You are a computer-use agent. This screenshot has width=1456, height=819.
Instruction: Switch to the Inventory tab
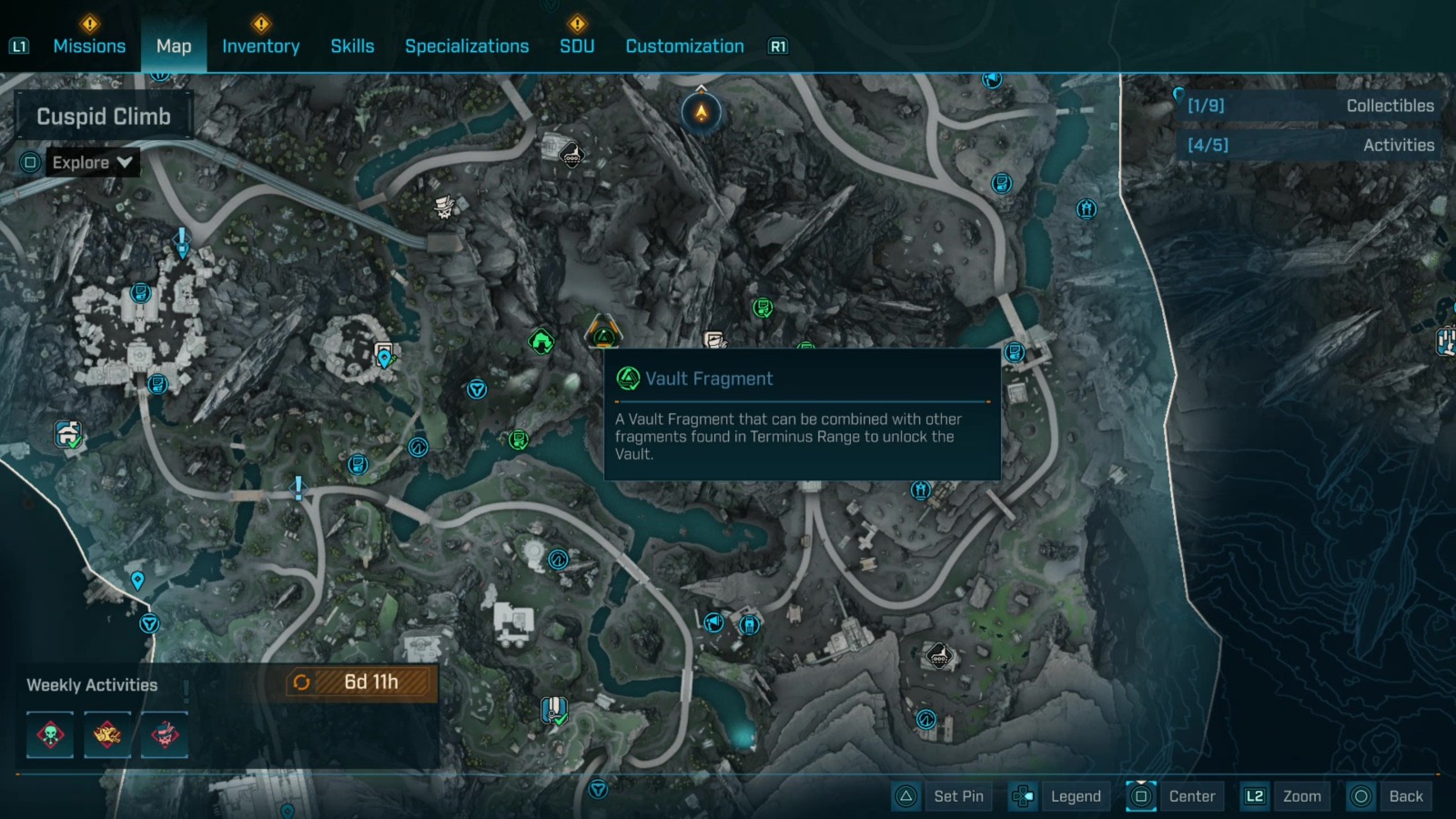pos(261,45)
